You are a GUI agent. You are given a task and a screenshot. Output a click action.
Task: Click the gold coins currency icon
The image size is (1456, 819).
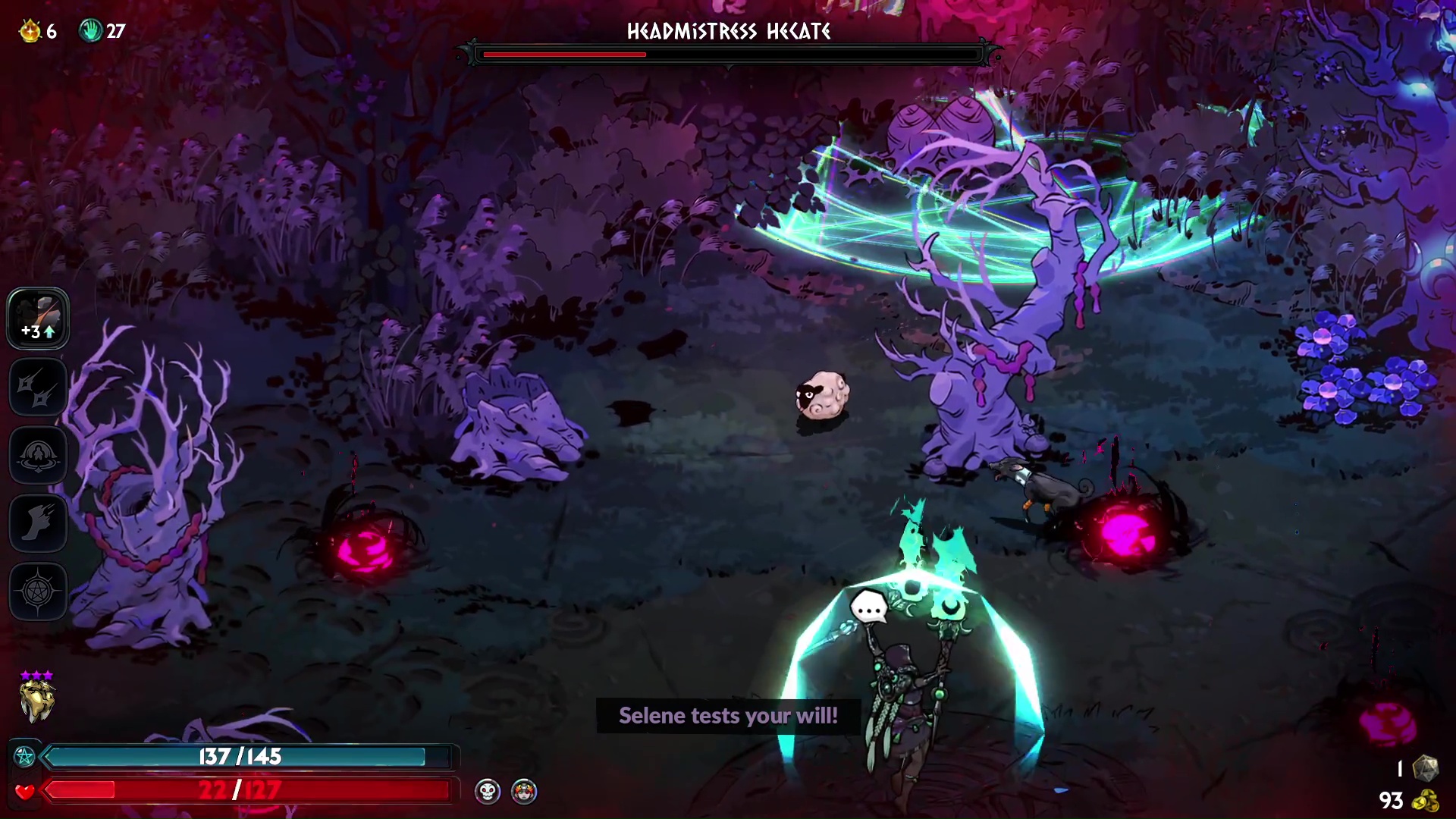coord(1428,801)
